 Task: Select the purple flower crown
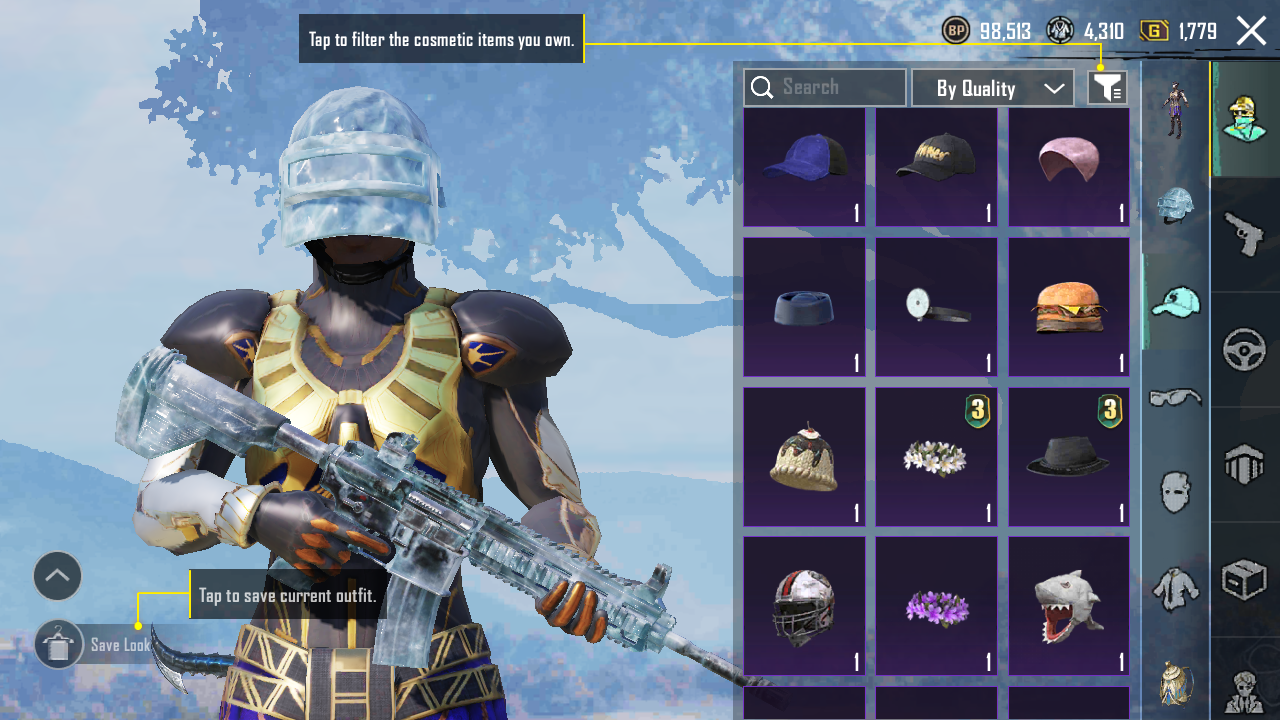click(x=936, y=606)
